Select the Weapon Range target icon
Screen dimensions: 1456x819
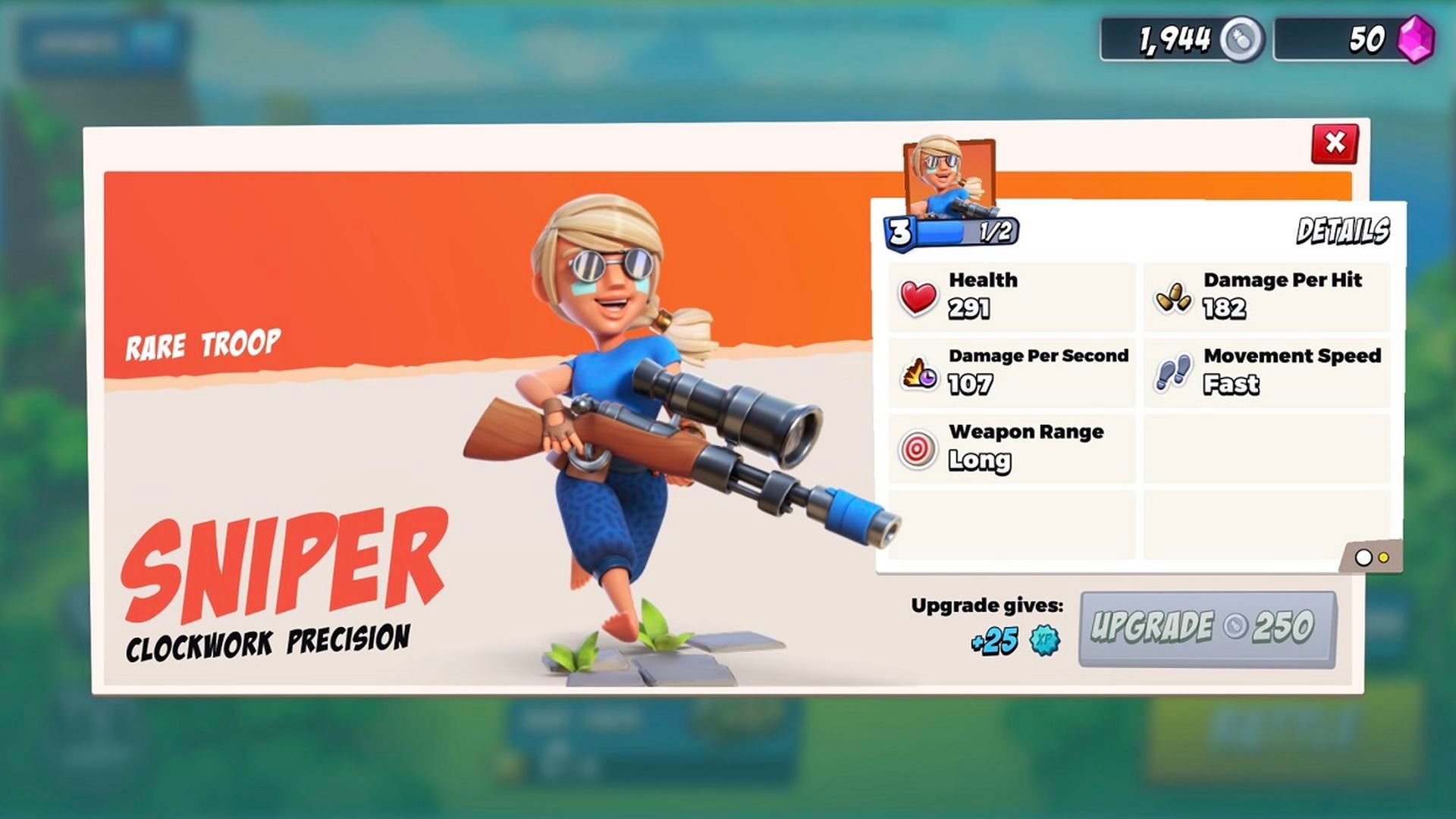[x=917, y=447]
